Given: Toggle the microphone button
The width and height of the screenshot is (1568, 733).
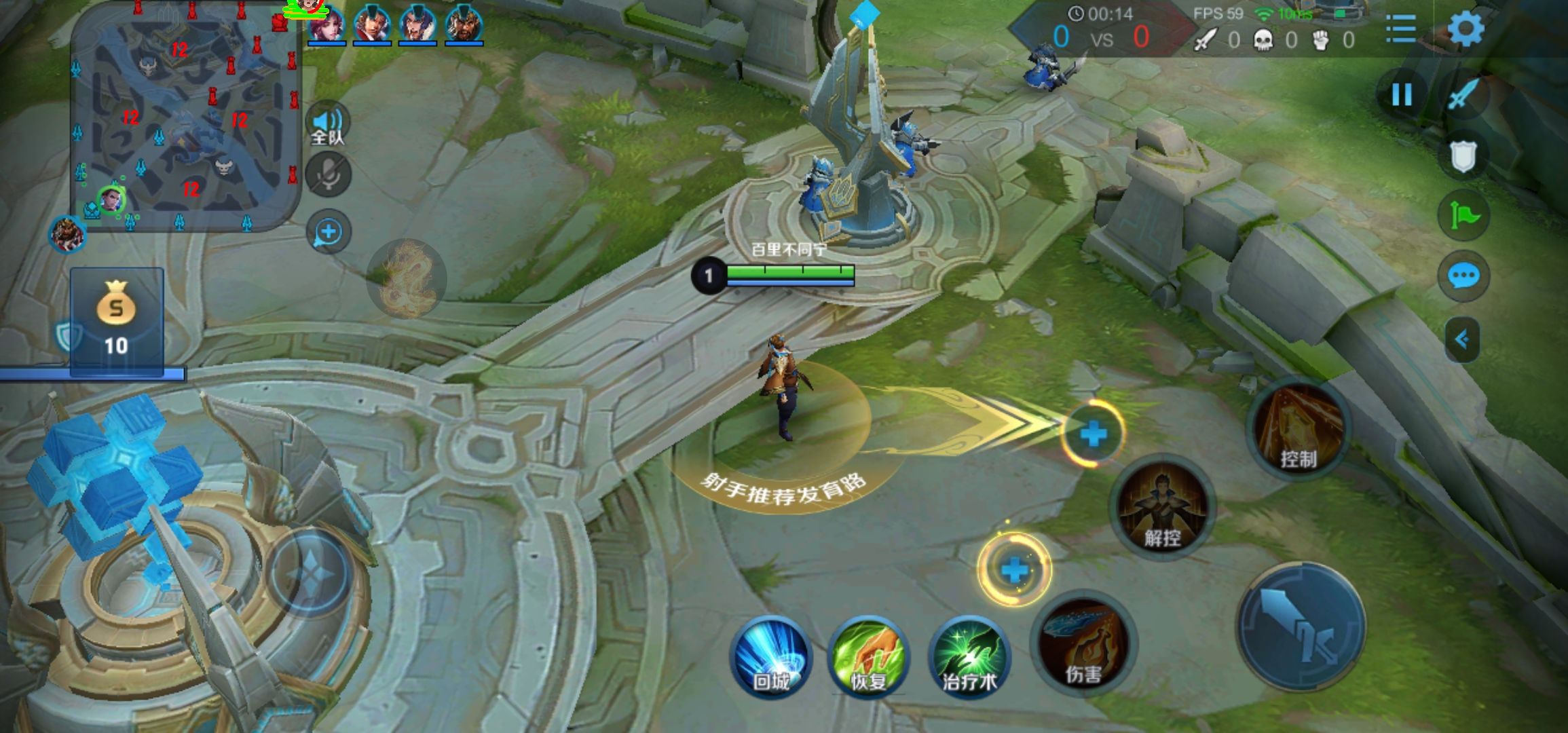Looking at the screenshot, I should click(x=329, y=175).
